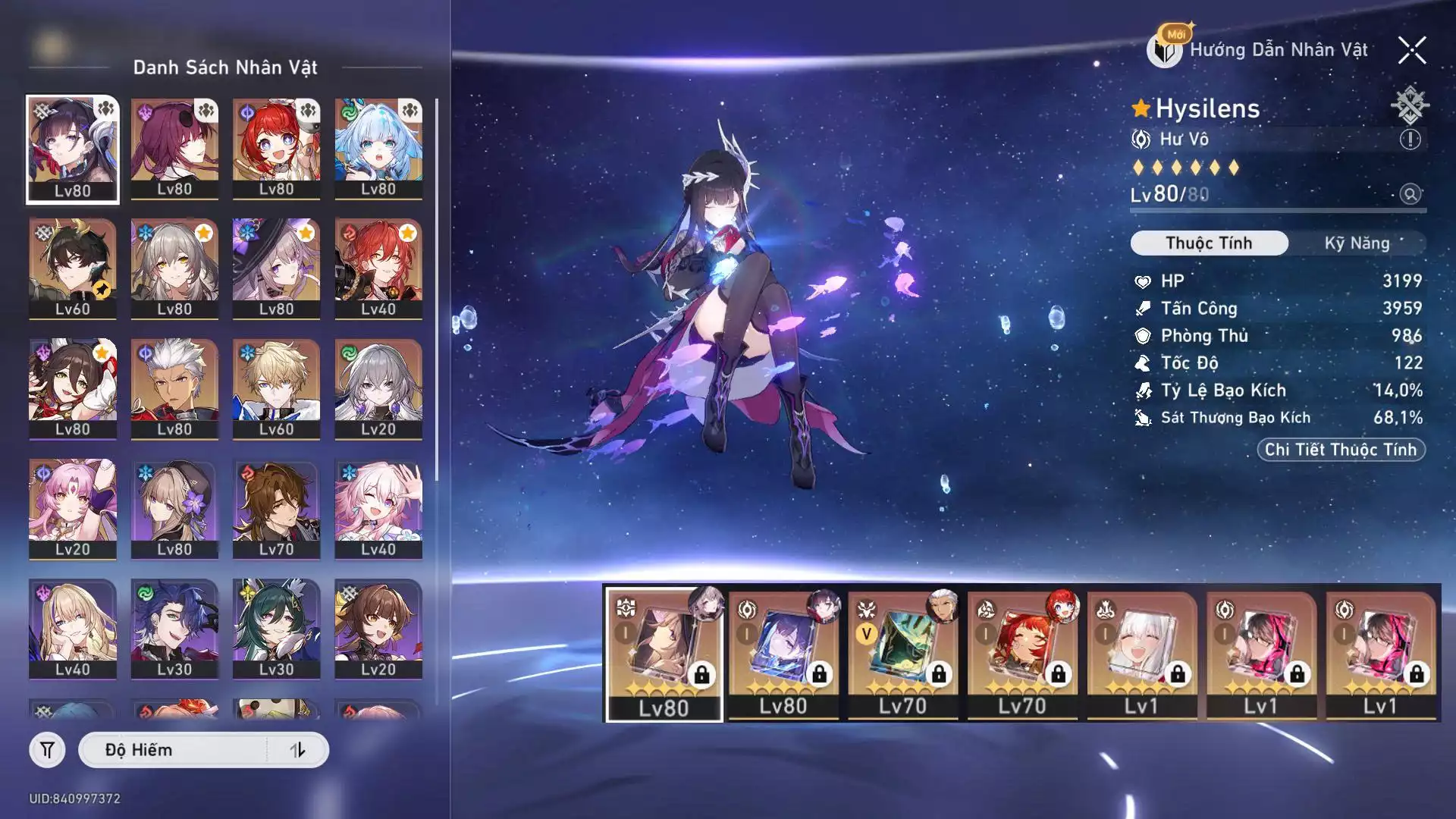Choose the pink-haired Lv40 winking character

(378, 509)
